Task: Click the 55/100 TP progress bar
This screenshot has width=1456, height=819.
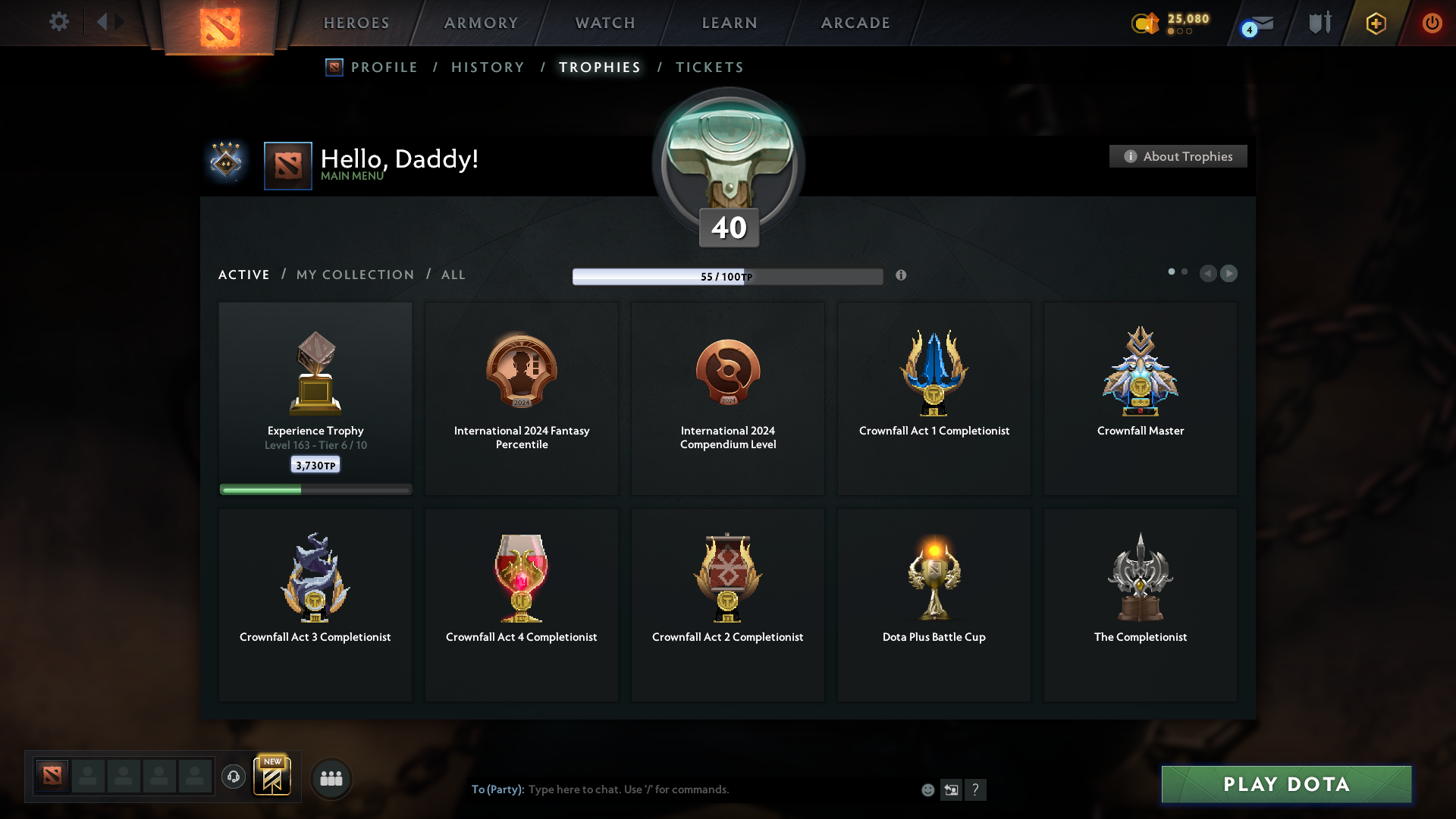Action: coord(728,276)
